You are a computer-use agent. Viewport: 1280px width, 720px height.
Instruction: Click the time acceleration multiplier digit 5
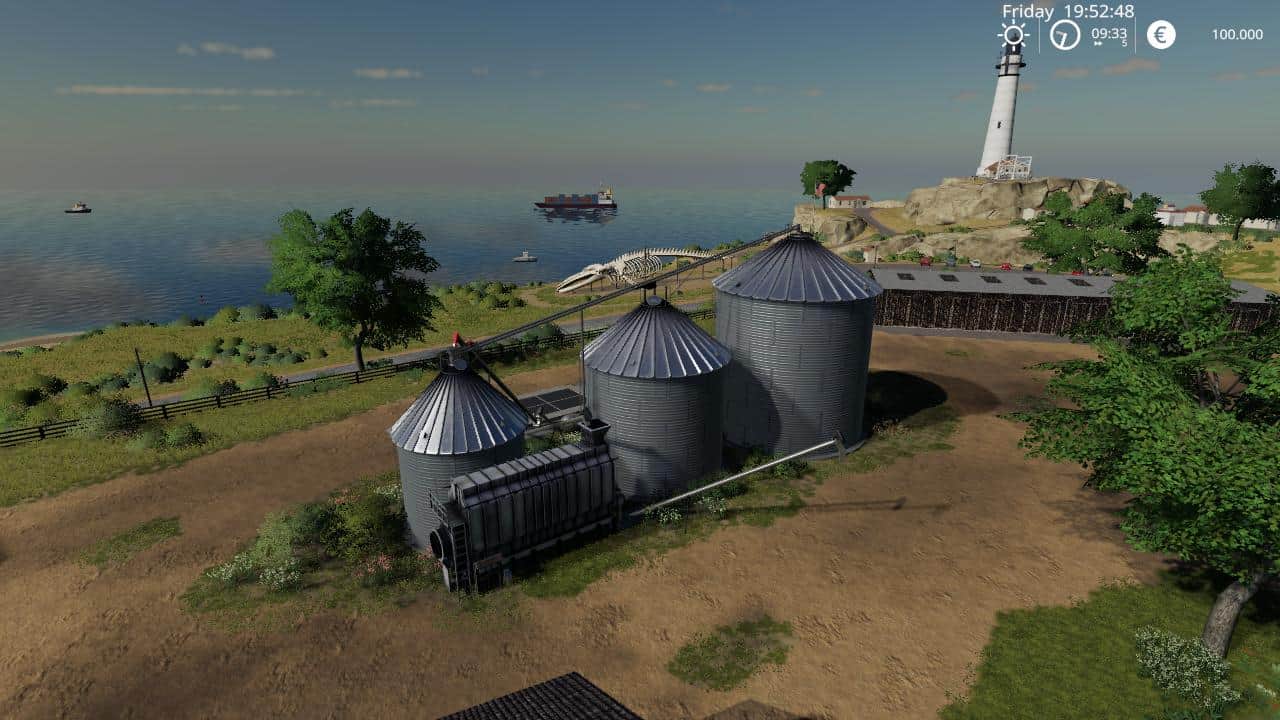pyautogui.click(x=1125, y=45)
